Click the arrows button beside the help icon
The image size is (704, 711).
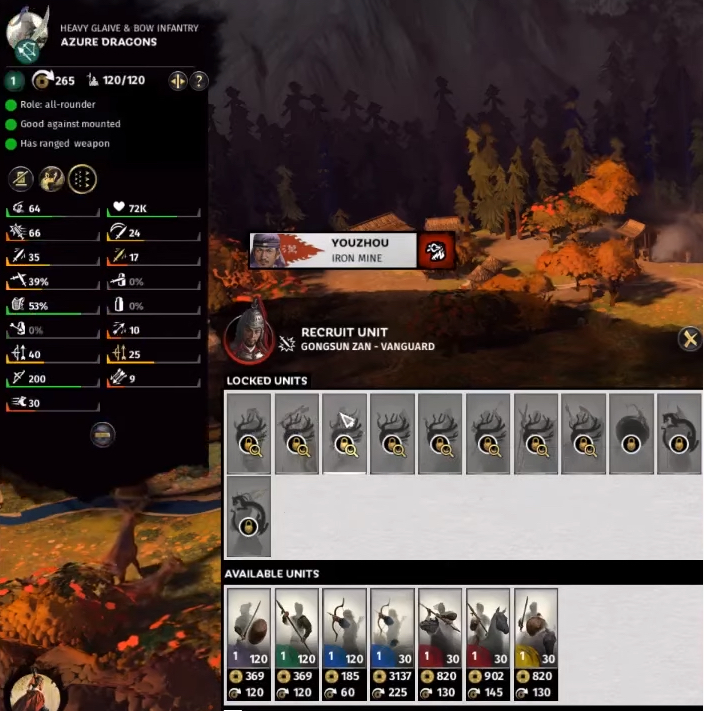pyautogui.click(x=179, y=81)
